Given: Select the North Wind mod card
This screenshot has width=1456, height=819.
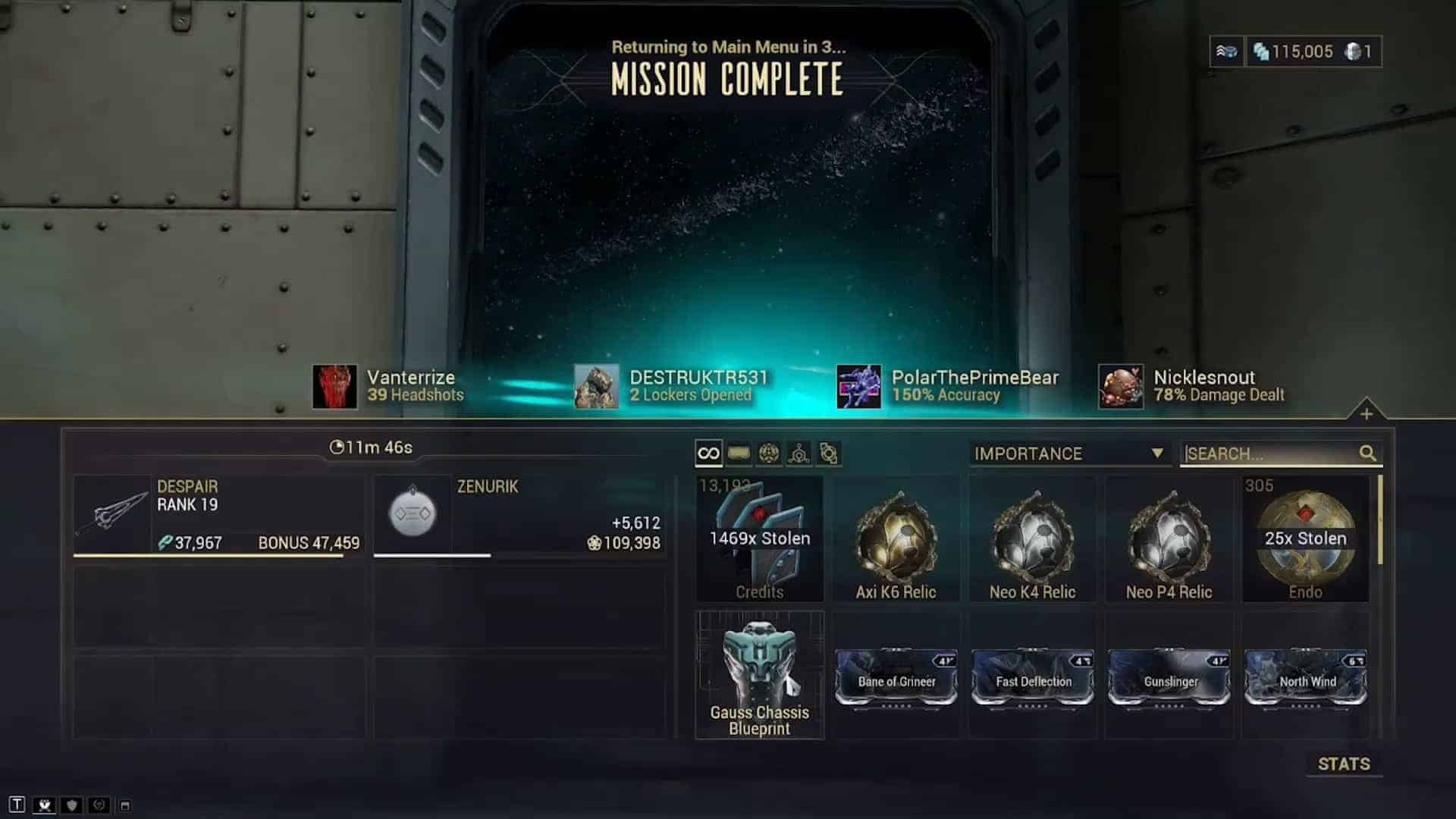Looking at the screenshot, I should point(1306,679).
